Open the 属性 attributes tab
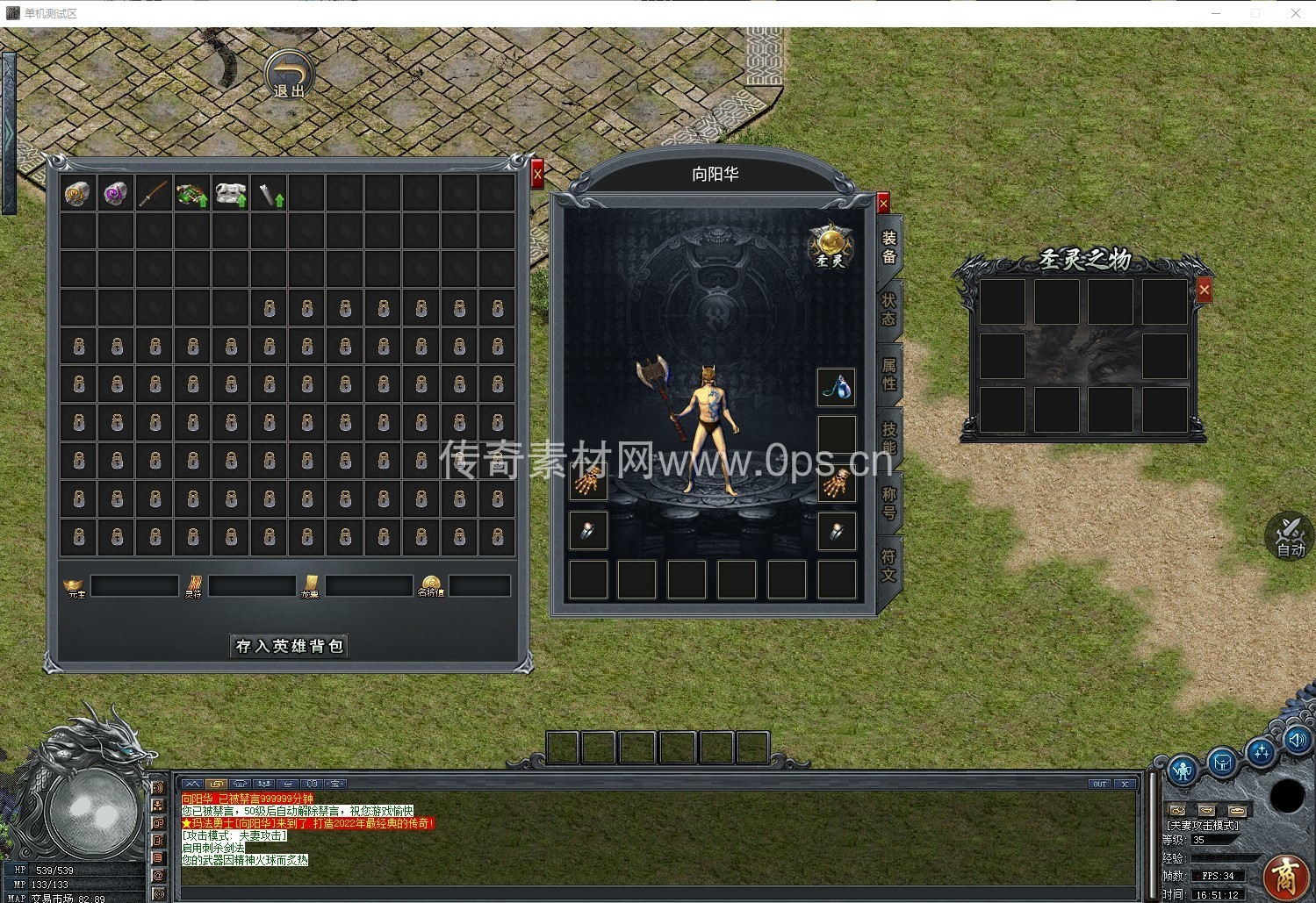 pyautogui.click(x=888, y=374)
